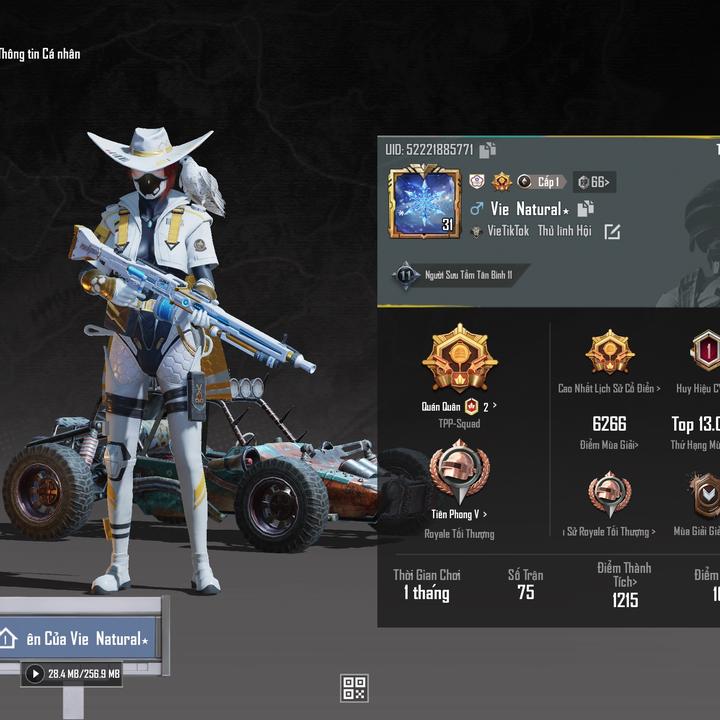Start the 28.4 MB/256.9 MB download
The height and width of the screenshot is (720, 720).
tap(35, 674)
